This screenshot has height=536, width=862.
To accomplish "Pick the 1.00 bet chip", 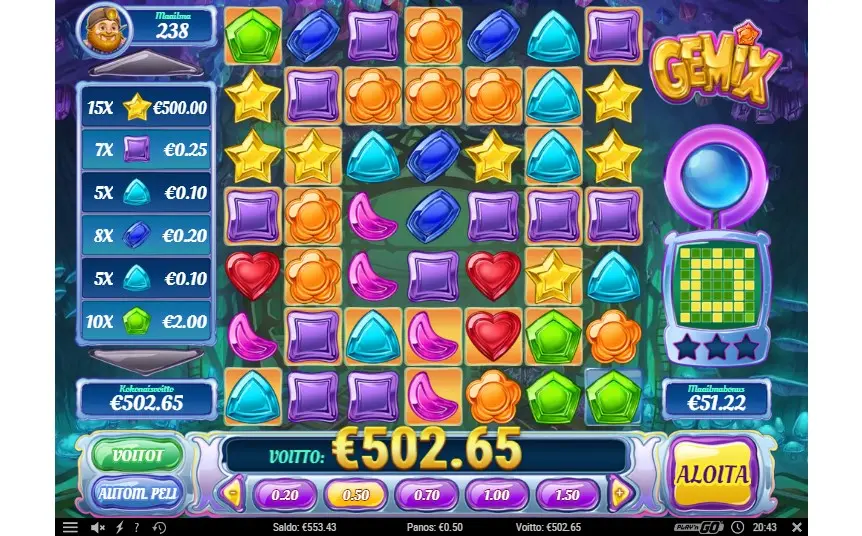I will 497,494.
